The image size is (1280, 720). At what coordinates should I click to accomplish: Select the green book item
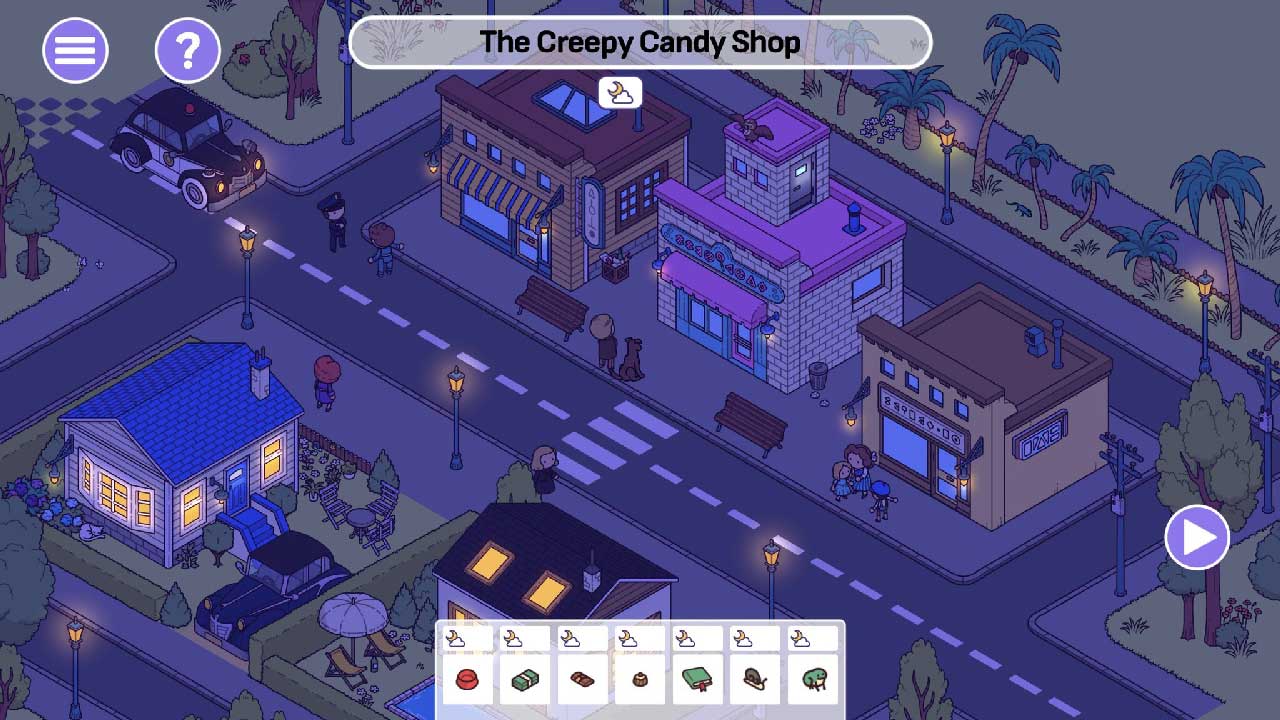697,680
